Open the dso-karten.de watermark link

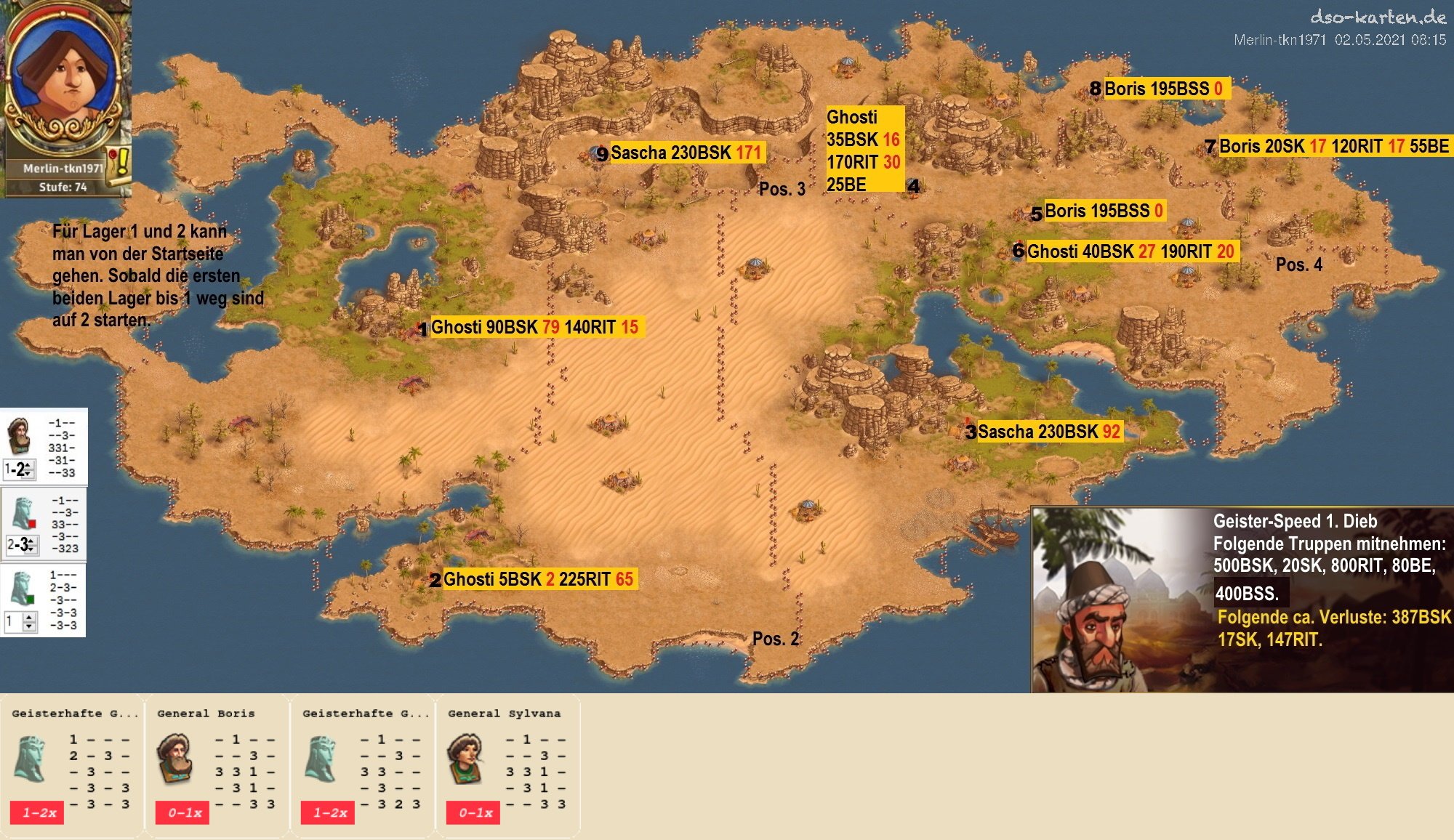pos(1378,17)
